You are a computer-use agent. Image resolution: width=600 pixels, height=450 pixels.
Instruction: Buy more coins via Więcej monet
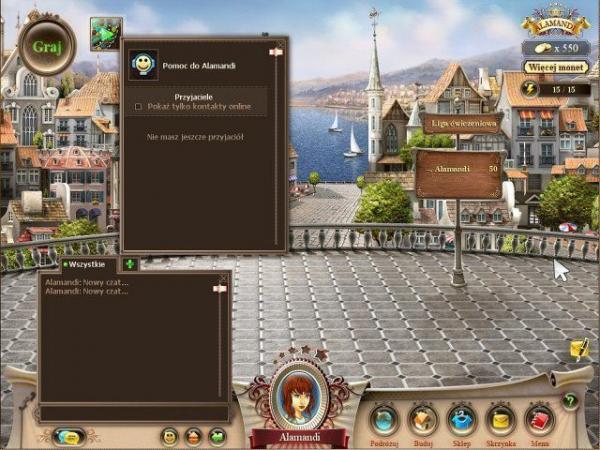click(554, 67)
